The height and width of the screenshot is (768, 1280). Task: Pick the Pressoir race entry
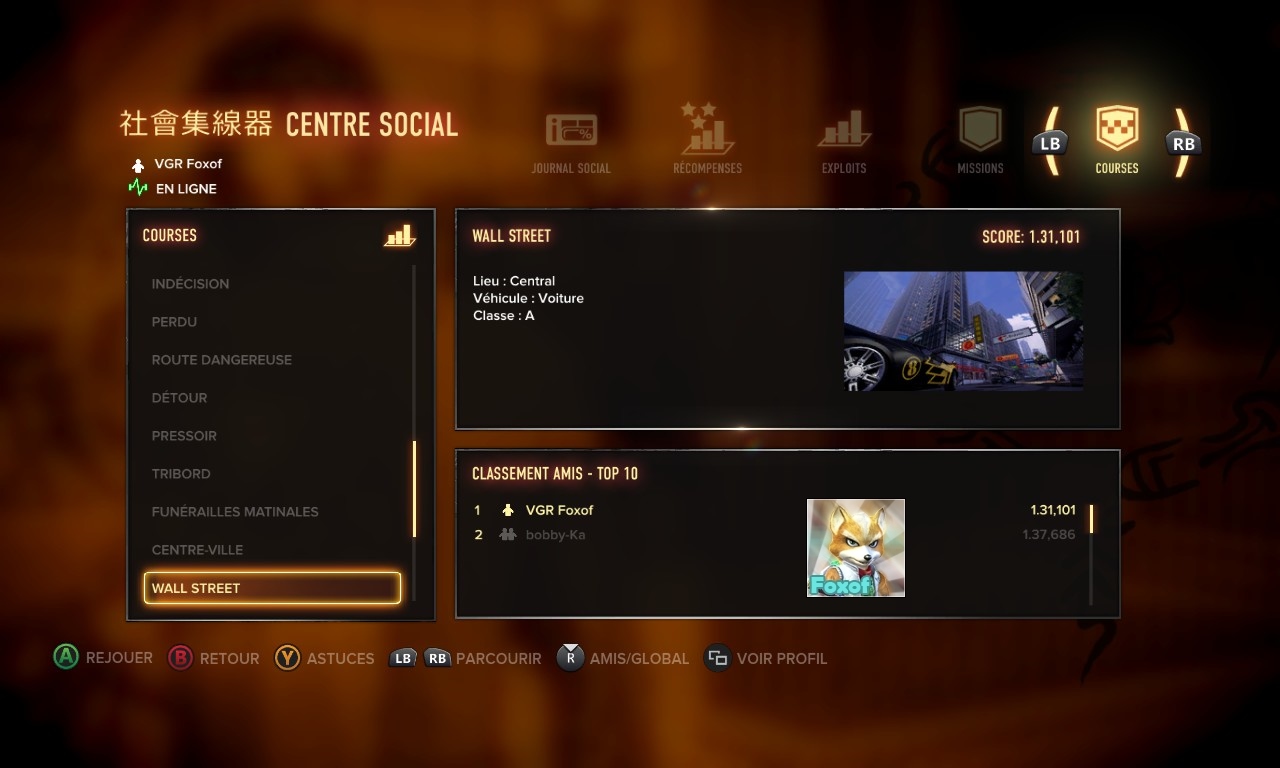(x=184, y=436)
